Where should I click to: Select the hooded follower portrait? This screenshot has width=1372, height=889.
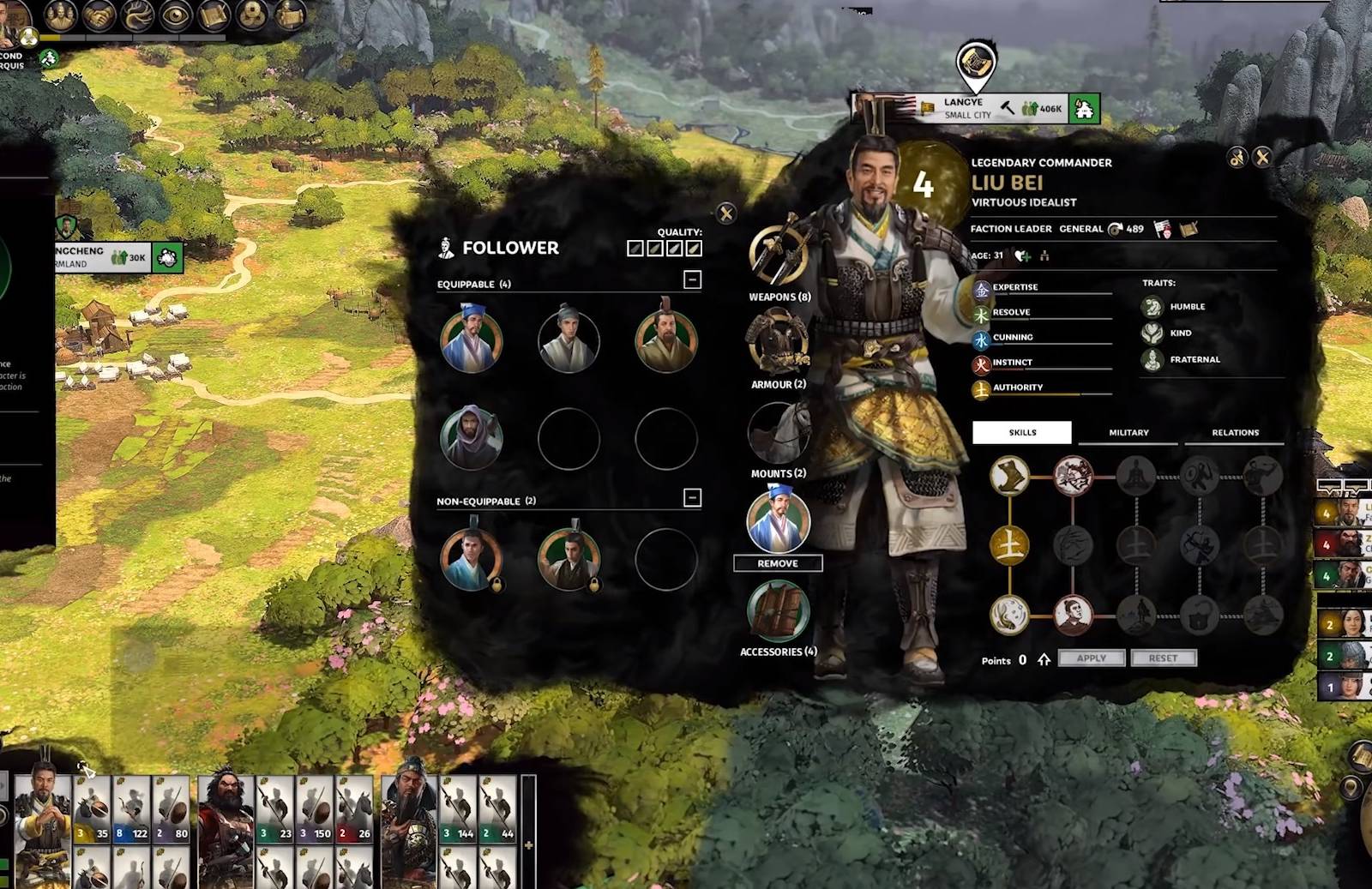tap(471, 438)
